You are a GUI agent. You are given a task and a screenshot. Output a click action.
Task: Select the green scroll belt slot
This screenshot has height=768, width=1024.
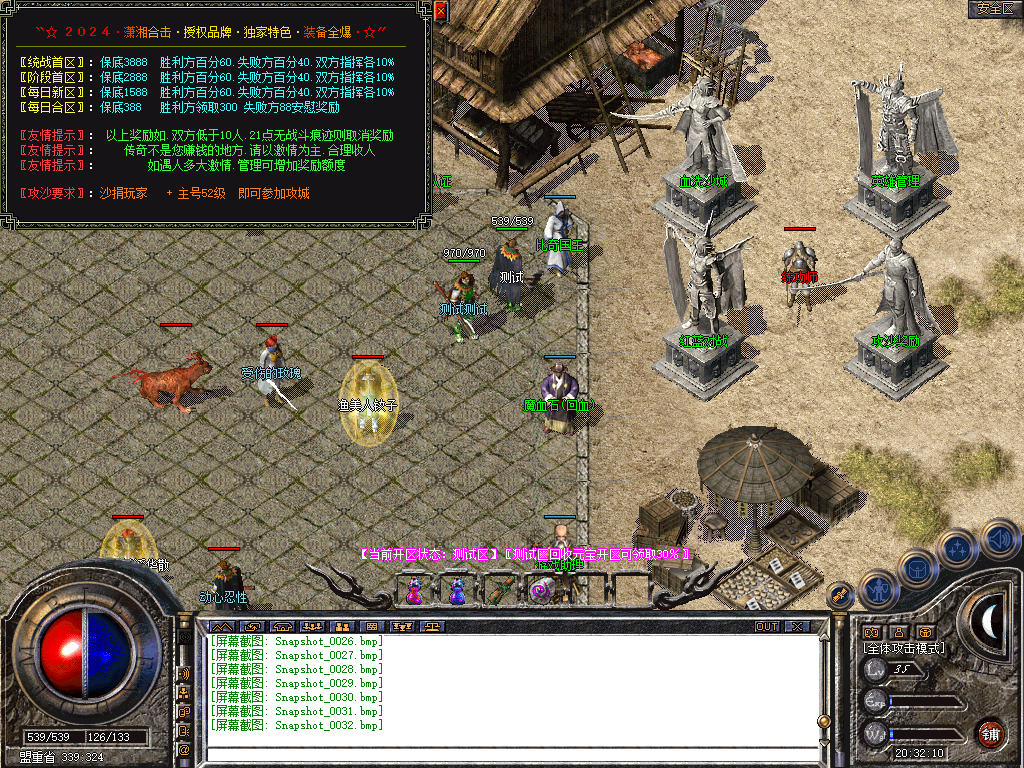(x=500, y=590)
